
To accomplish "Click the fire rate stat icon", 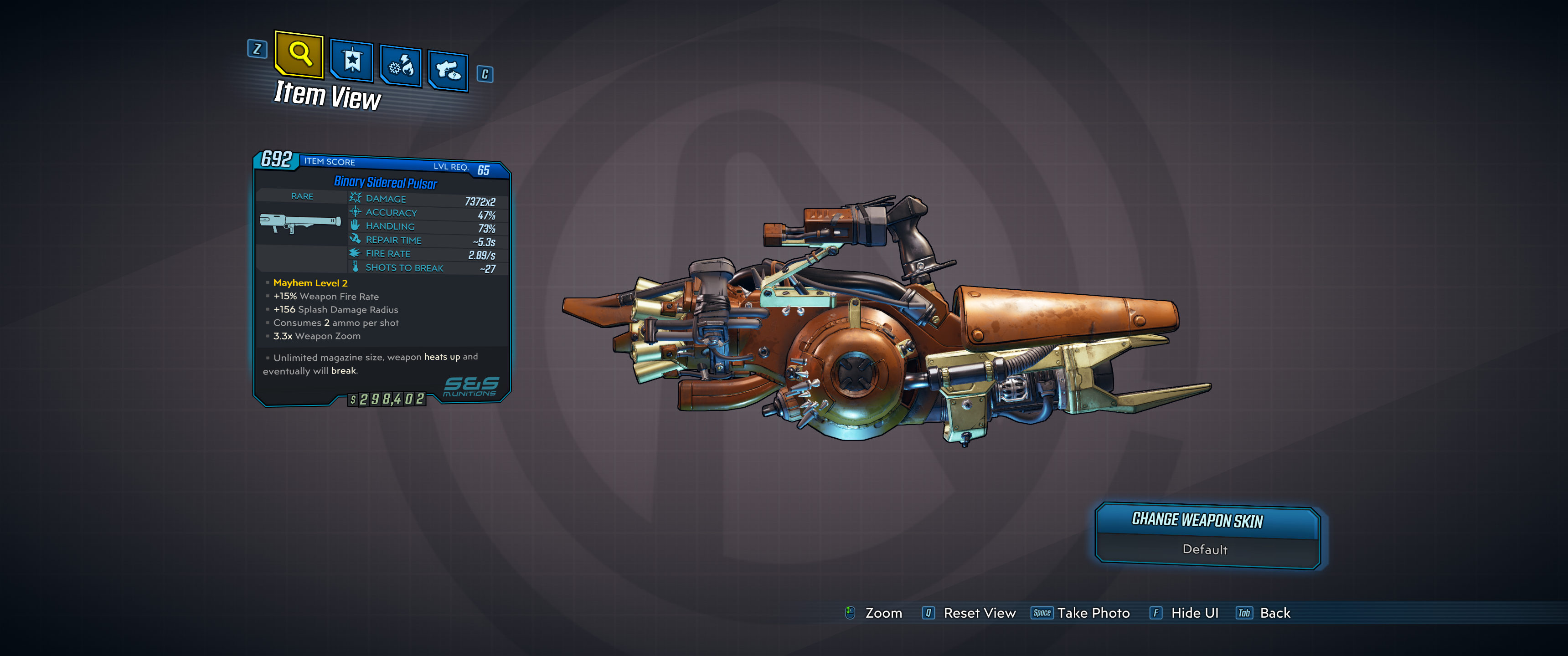I will point(355,253).
